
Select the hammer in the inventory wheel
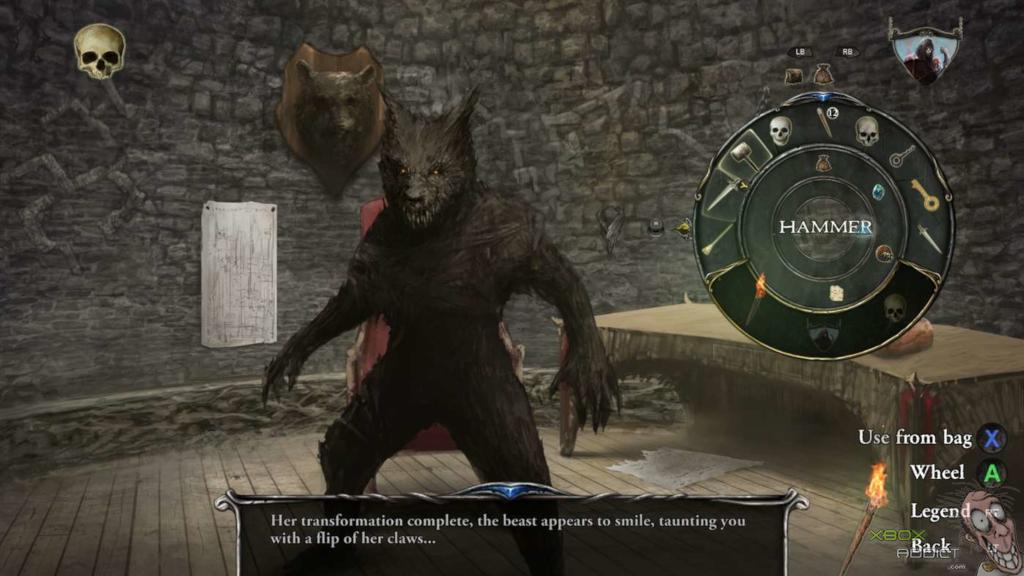coord(743,155)
